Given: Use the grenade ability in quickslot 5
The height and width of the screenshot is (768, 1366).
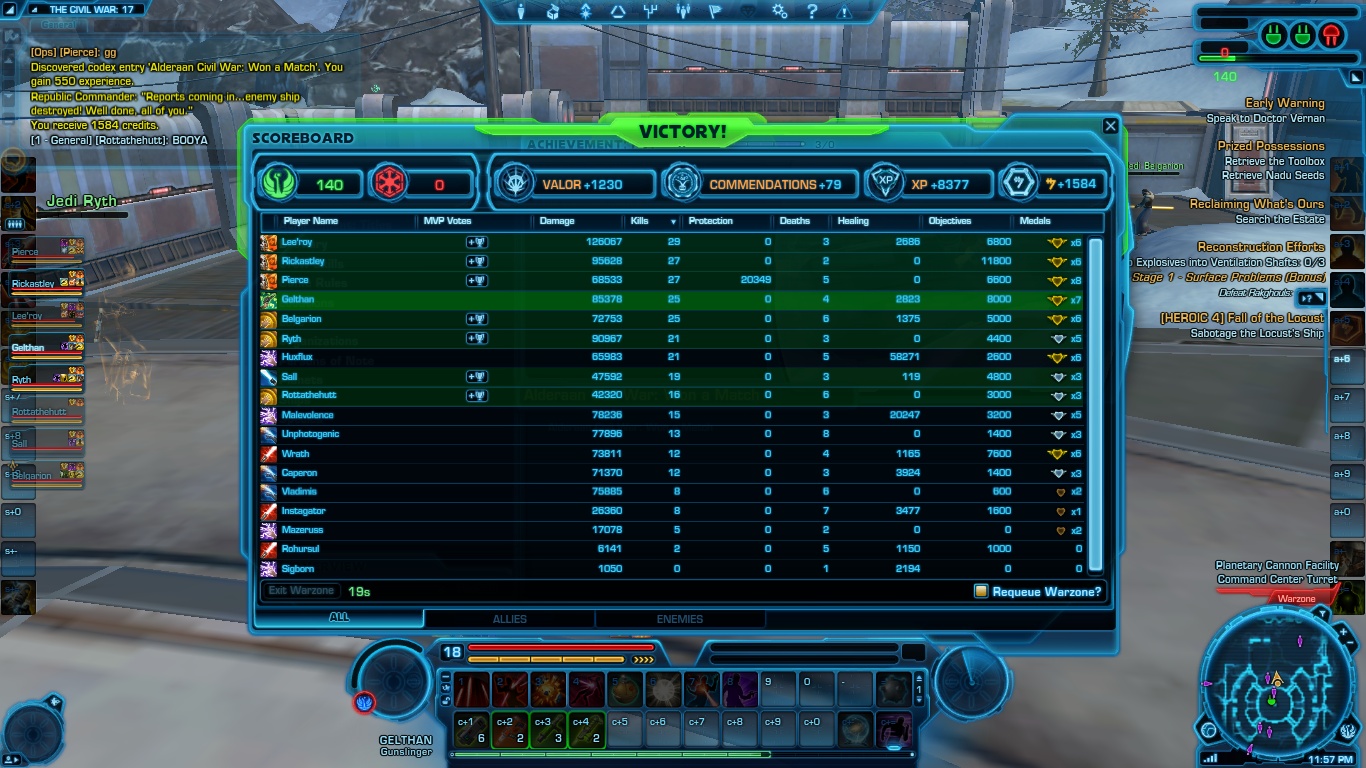Looking at the screenshot, I should [x=623, y=690].
